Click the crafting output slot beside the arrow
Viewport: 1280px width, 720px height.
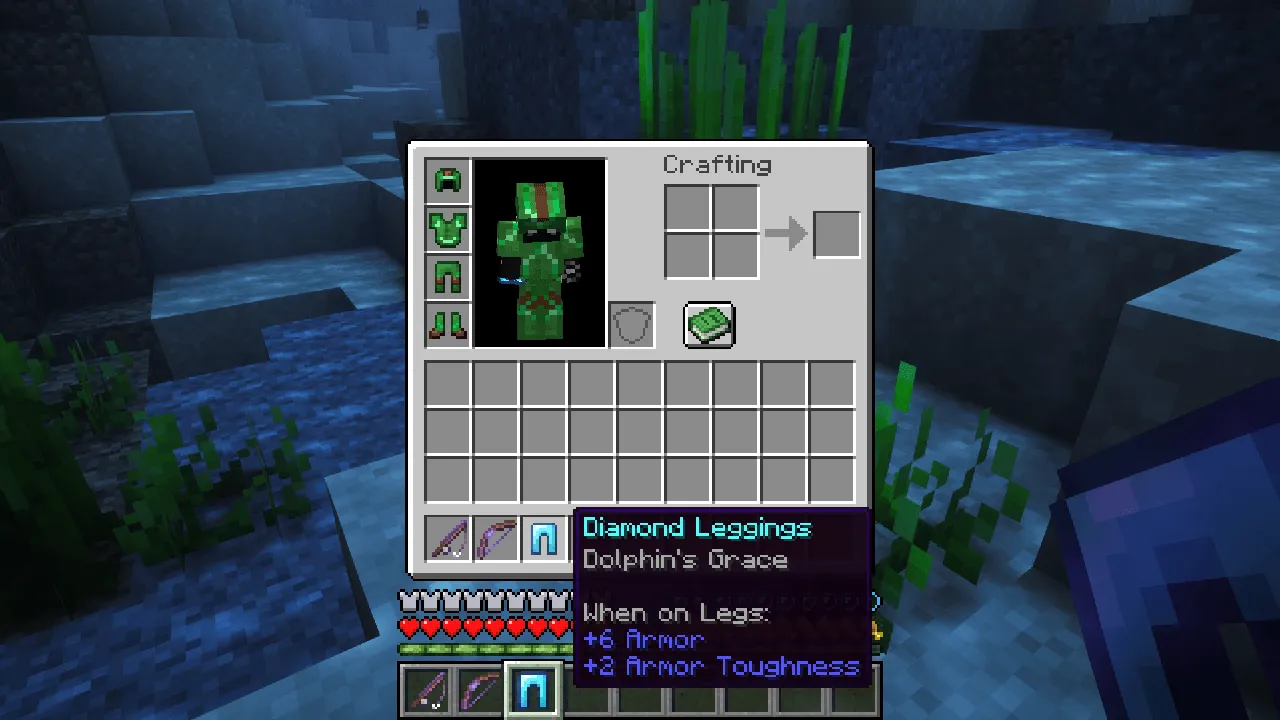(x=837, y=233)
